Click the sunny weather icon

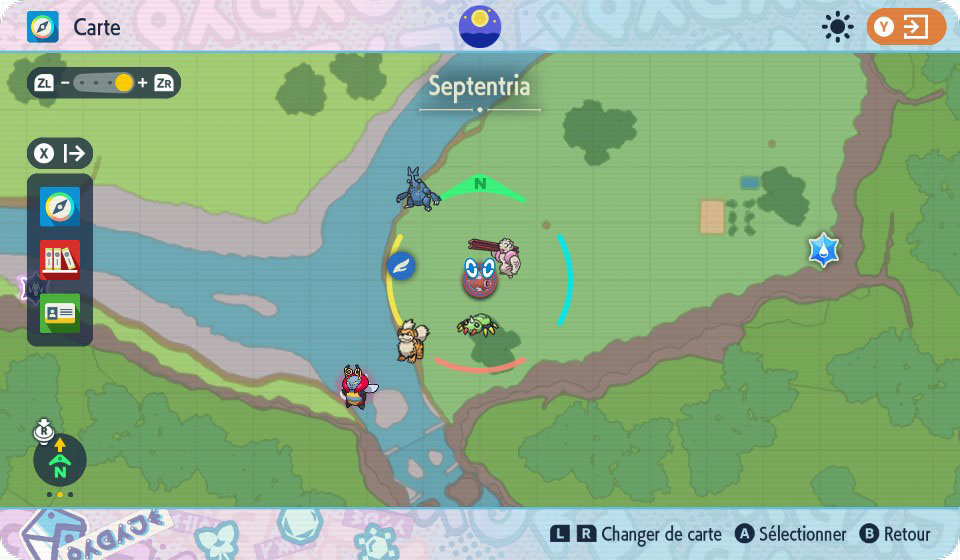click(x=837, y=27)
